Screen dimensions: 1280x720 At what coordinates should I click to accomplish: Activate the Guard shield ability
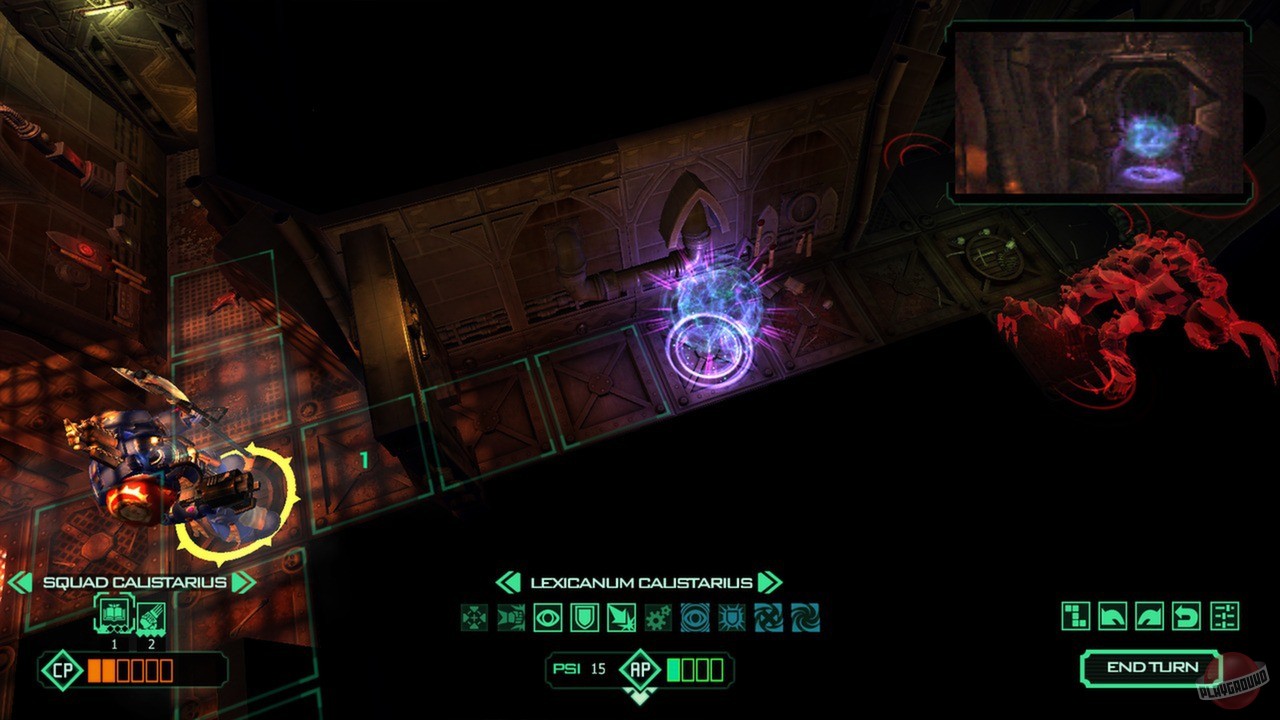[x=582, y=617]
